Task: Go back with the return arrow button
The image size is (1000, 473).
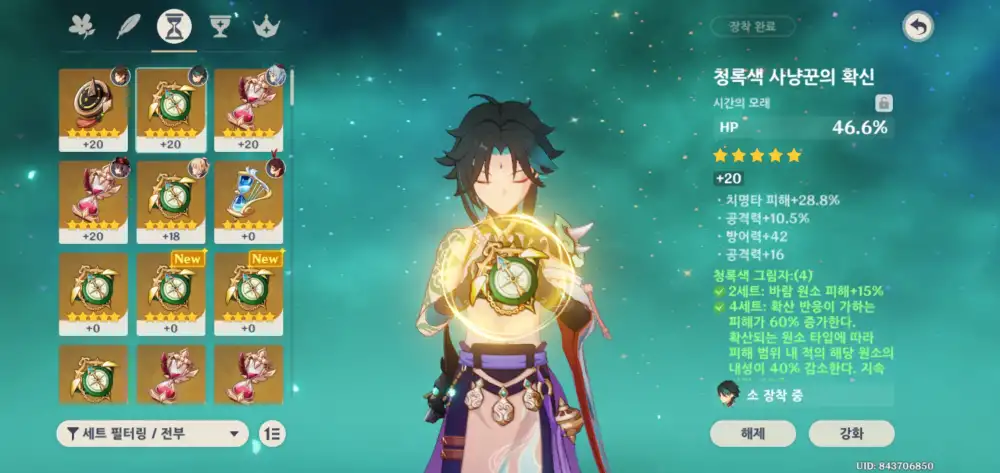Action: tap(917, 27)
